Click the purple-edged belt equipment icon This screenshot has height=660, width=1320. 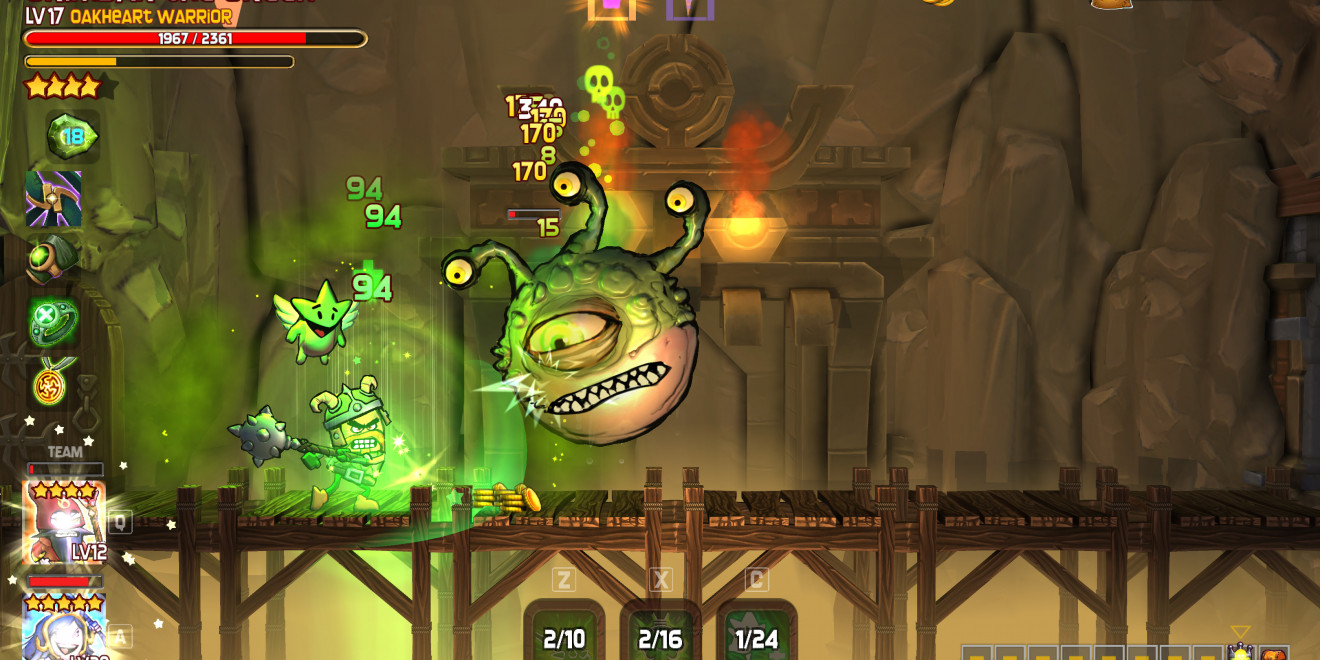click(54, 198)
